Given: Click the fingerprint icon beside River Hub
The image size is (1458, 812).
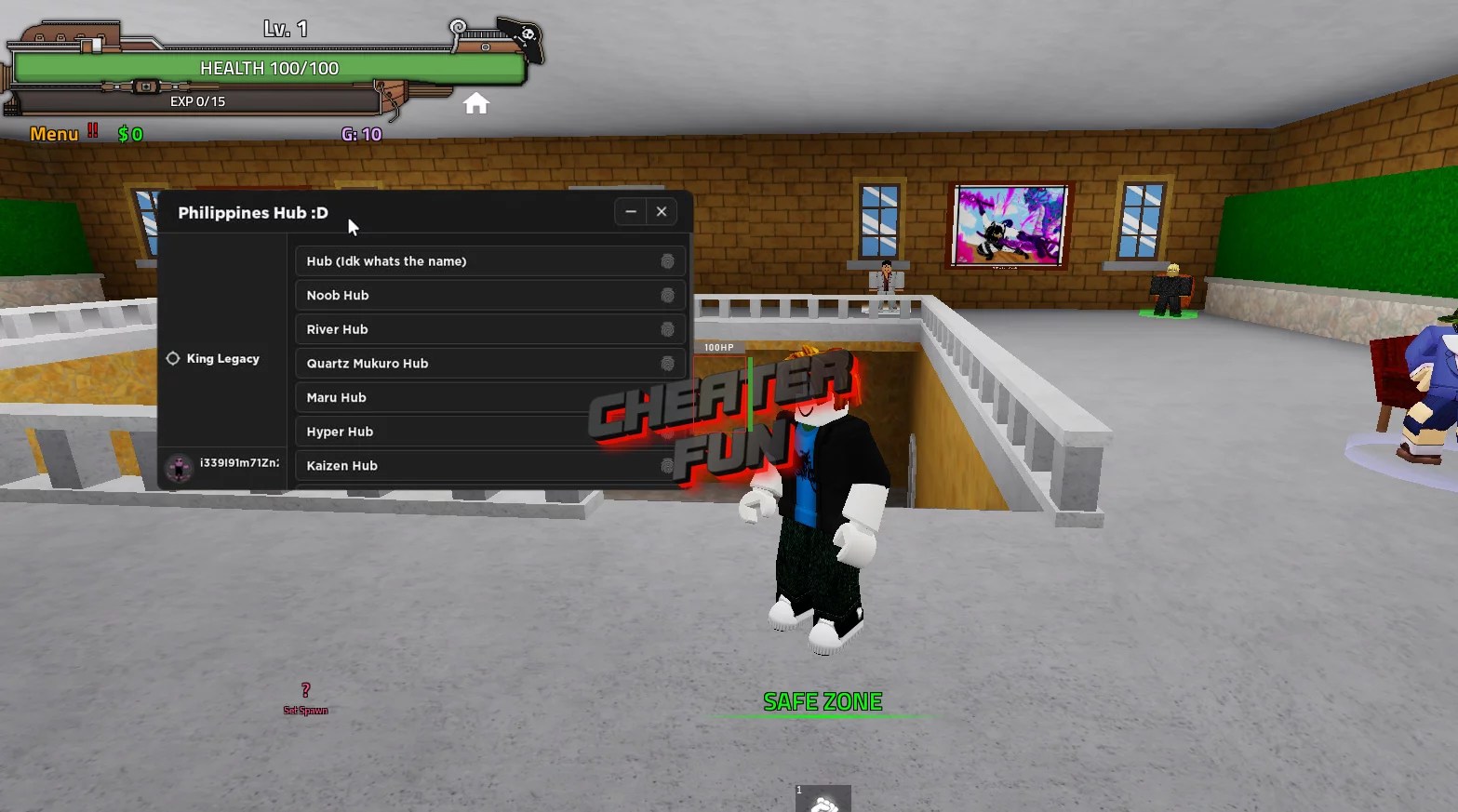Looking at the screenshot, I should [x=667, y=329].
